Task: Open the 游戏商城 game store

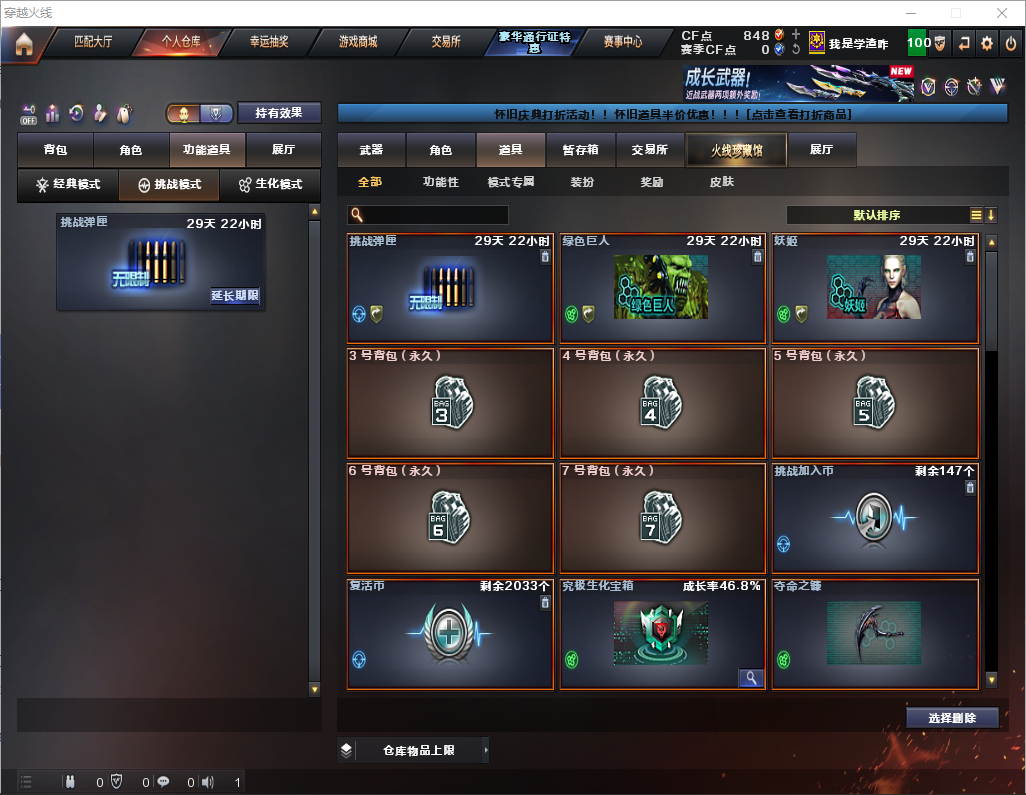Action: click(357, 43)
